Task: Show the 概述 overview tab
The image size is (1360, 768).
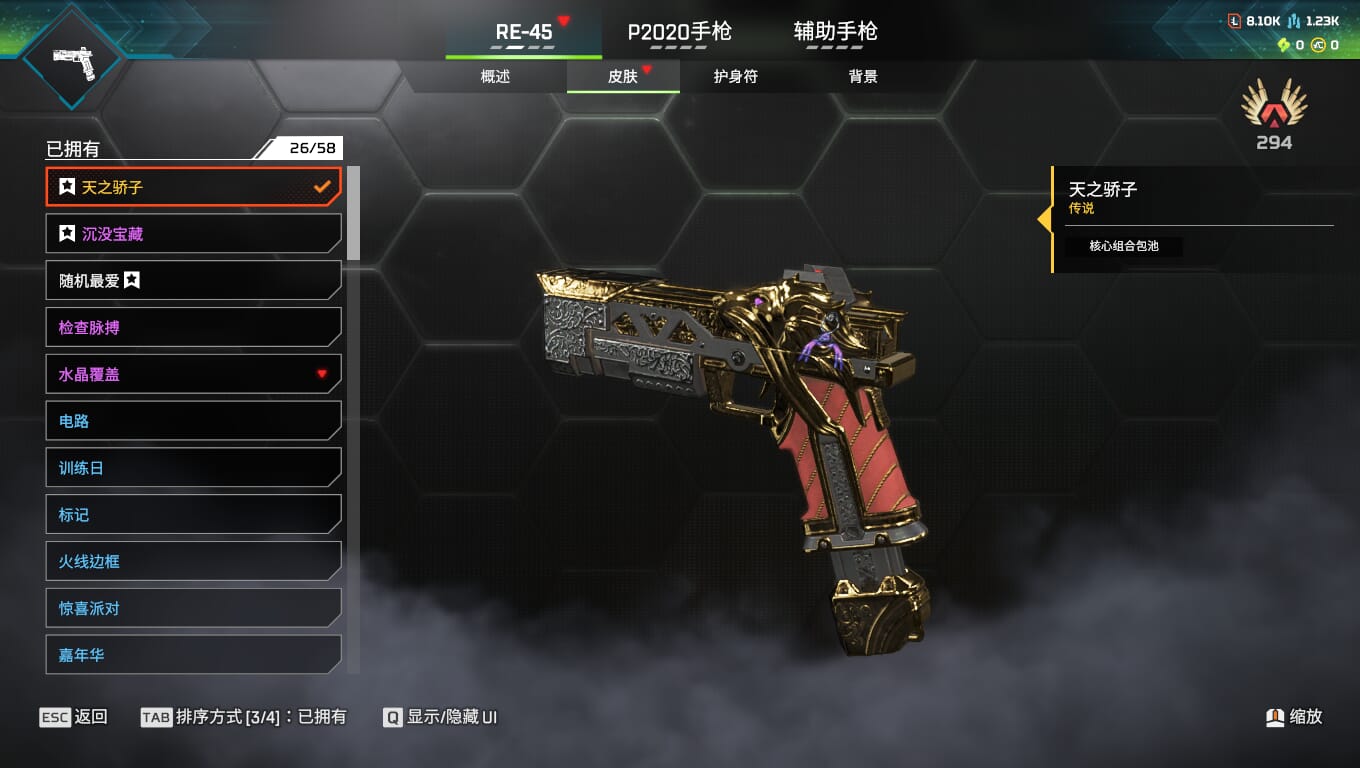Action: [x=495, y=77]
